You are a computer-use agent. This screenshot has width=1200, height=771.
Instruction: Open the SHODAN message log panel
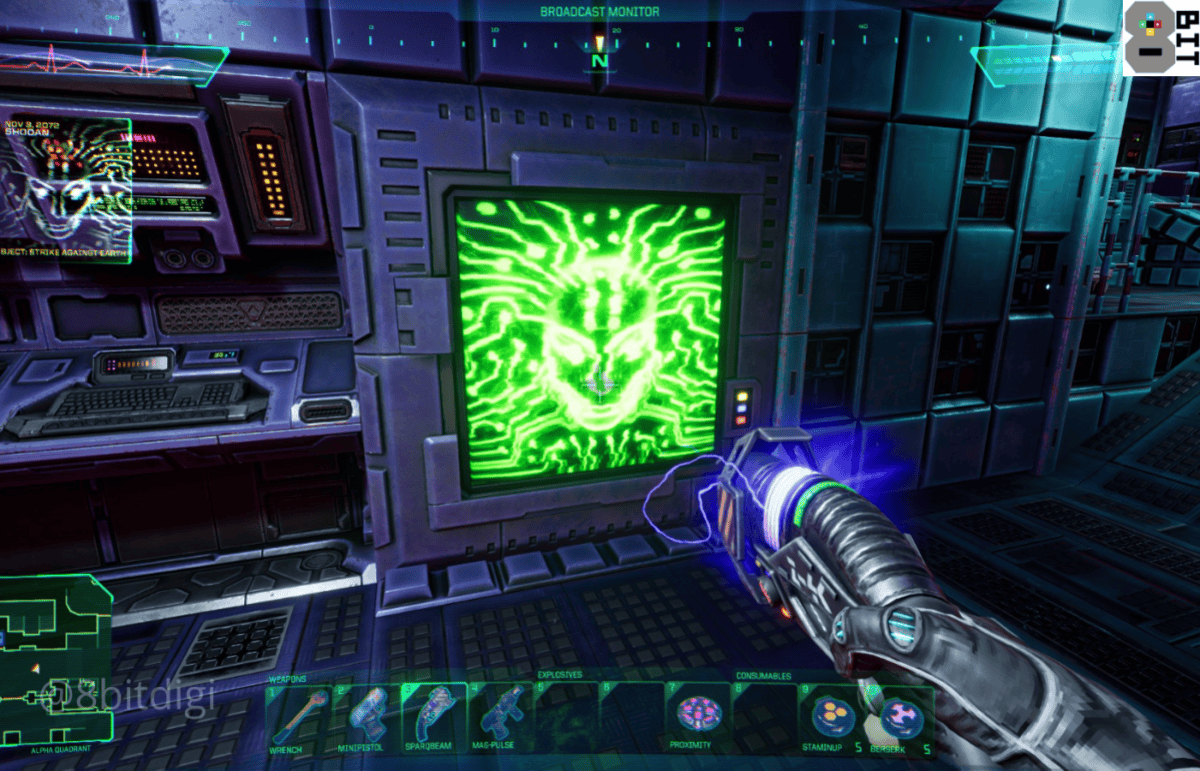(x=65, y=190)
